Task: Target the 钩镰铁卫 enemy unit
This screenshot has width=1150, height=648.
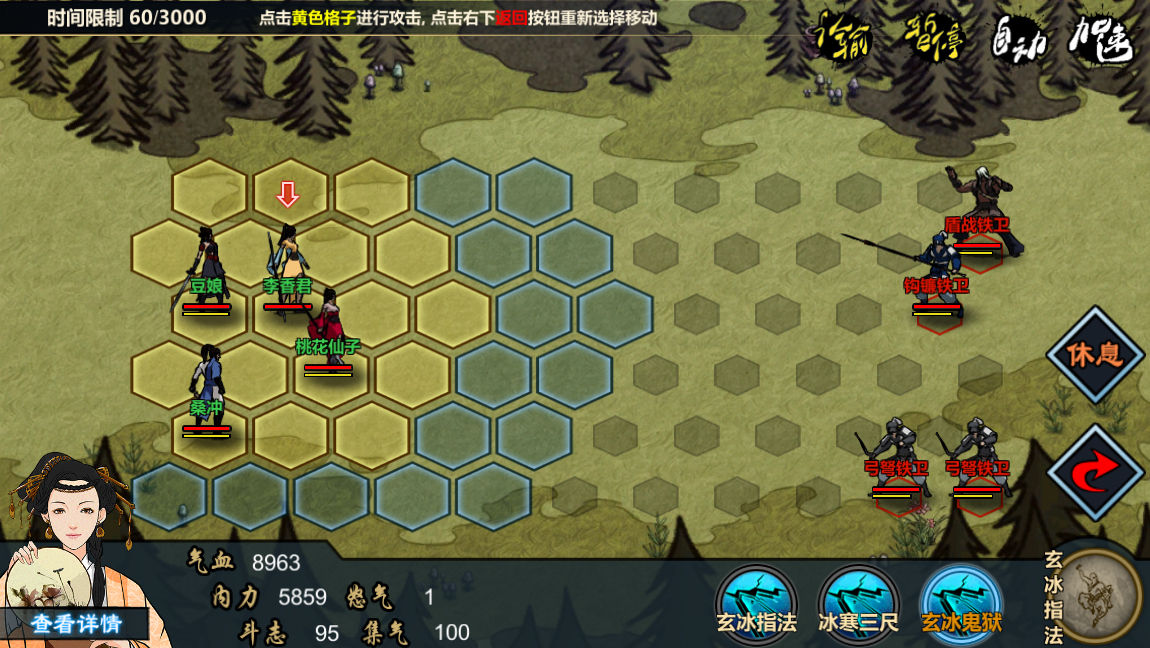Action: coord(938,272)
